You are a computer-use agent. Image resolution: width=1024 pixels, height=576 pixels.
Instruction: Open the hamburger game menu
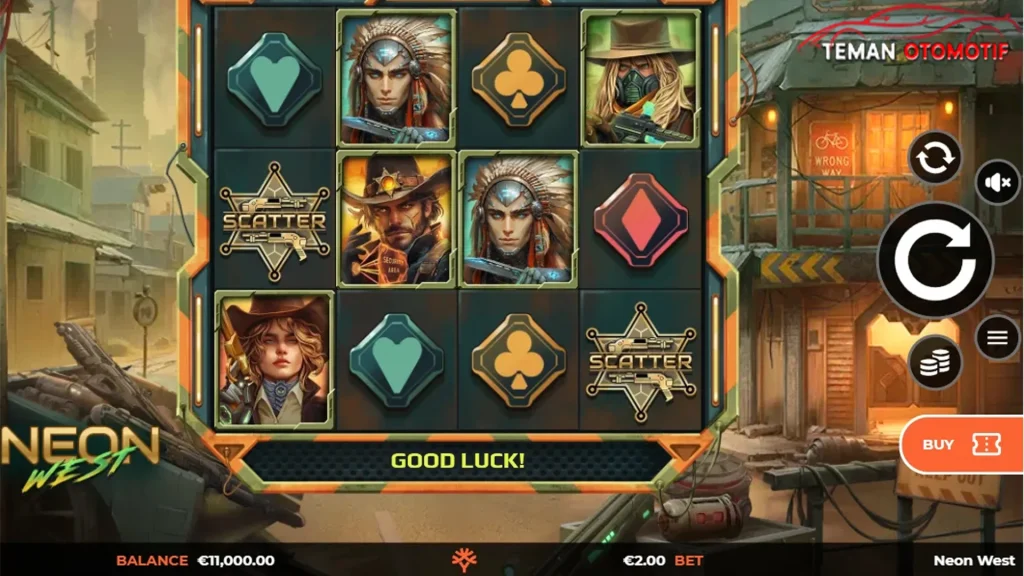[997, 338]
